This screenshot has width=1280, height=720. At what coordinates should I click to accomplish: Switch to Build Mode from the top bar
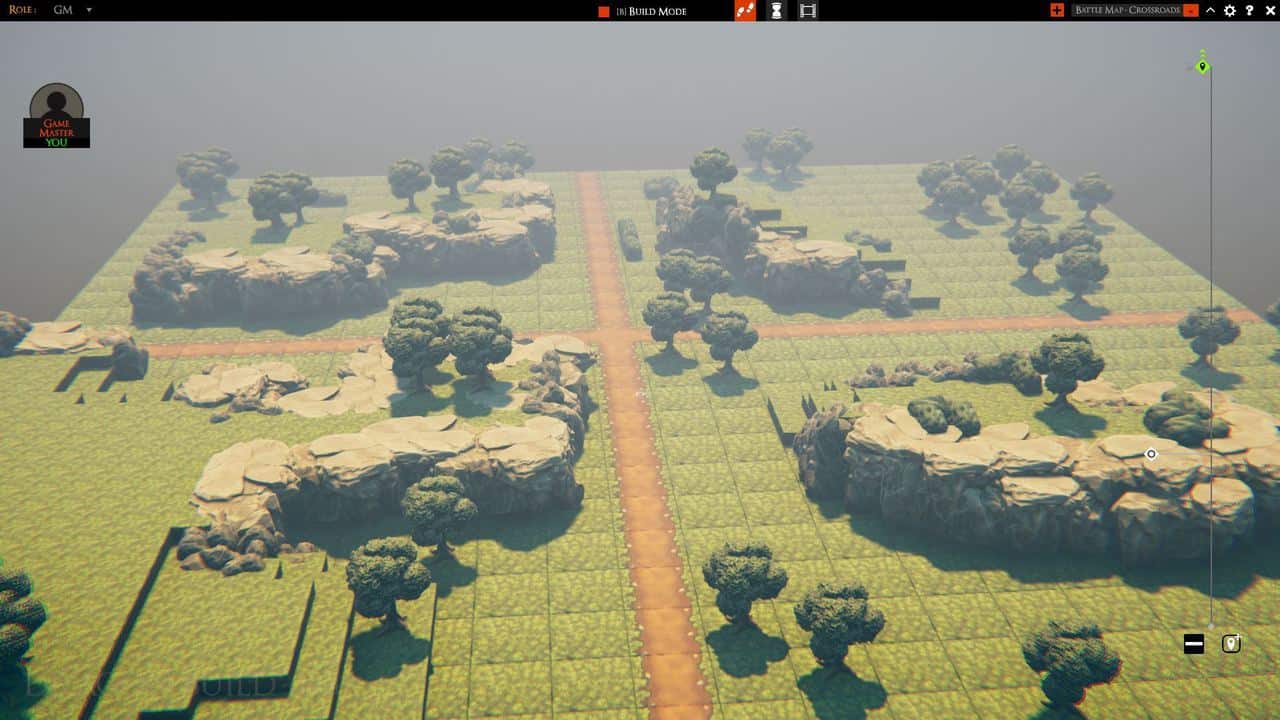tap(655, 11)
